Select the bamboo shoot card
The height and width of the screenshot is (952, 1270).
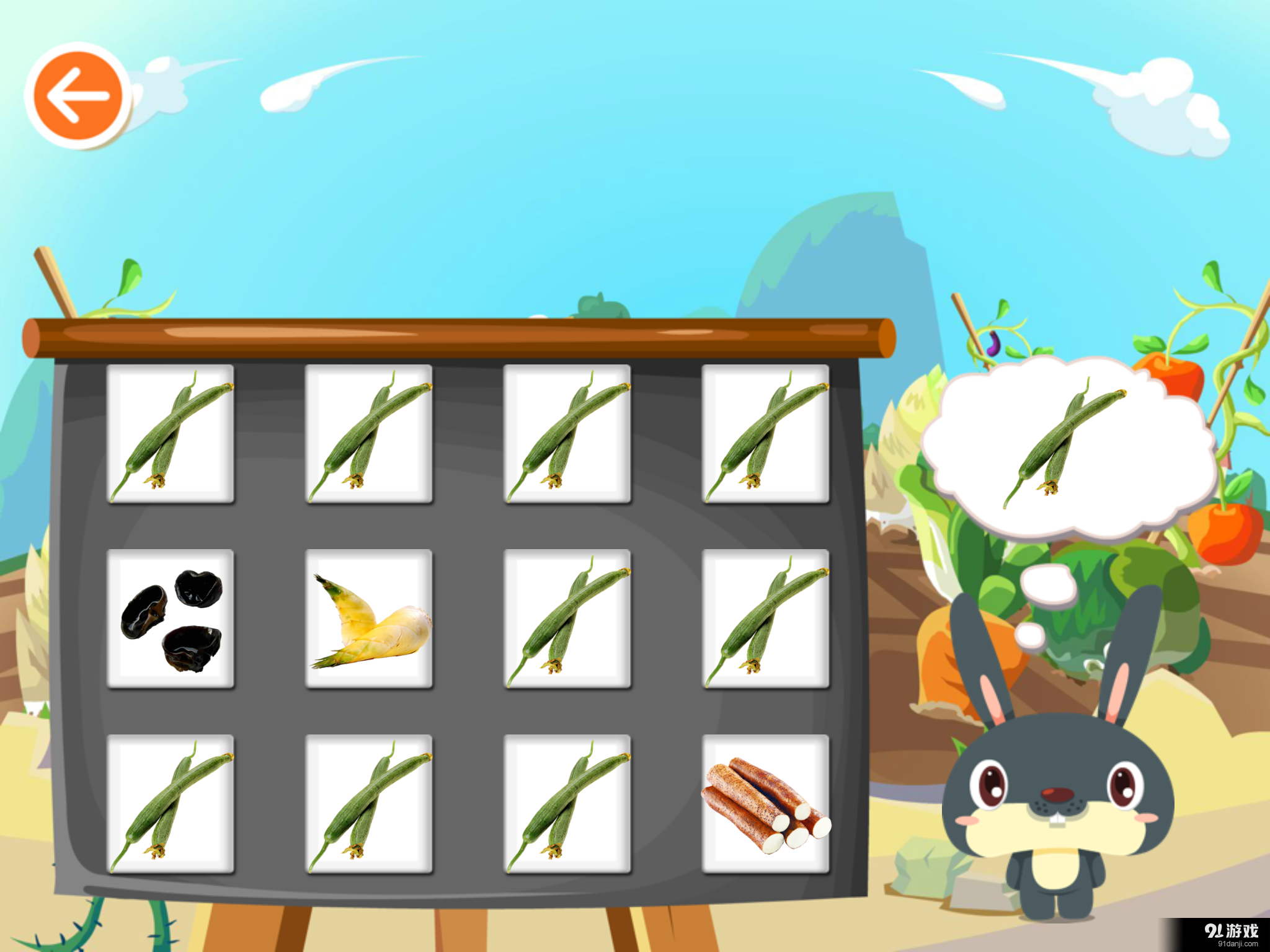(x=370, y=620)
